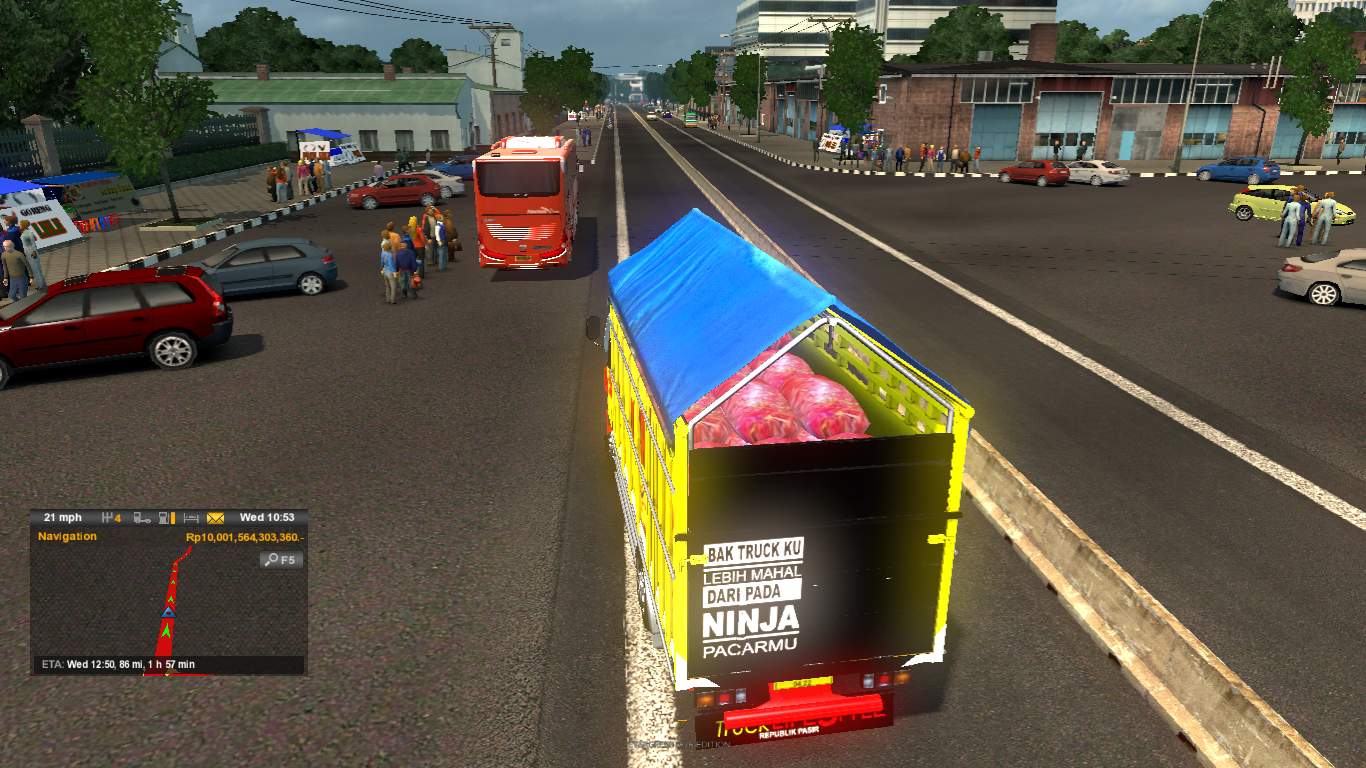Click the 21 mph speed readout

click(x=63, y=517)
